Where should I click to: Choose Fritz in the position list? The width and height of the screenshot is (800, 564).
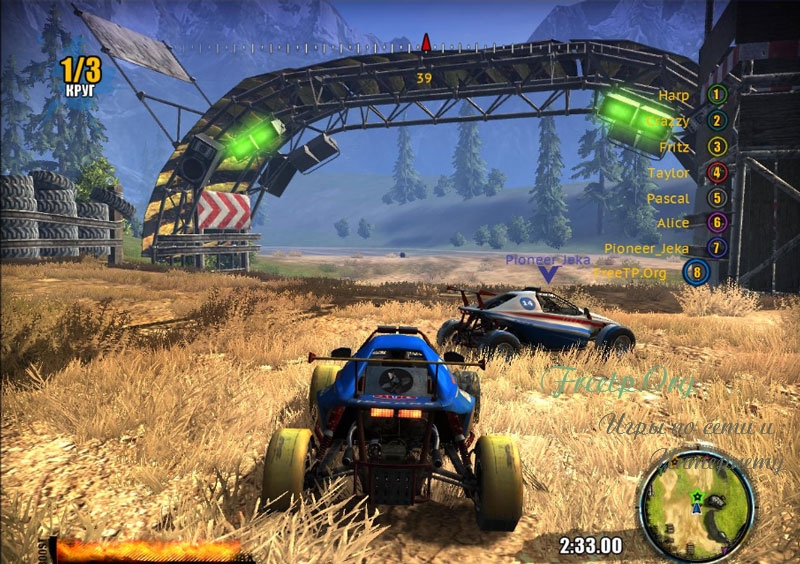692,147
